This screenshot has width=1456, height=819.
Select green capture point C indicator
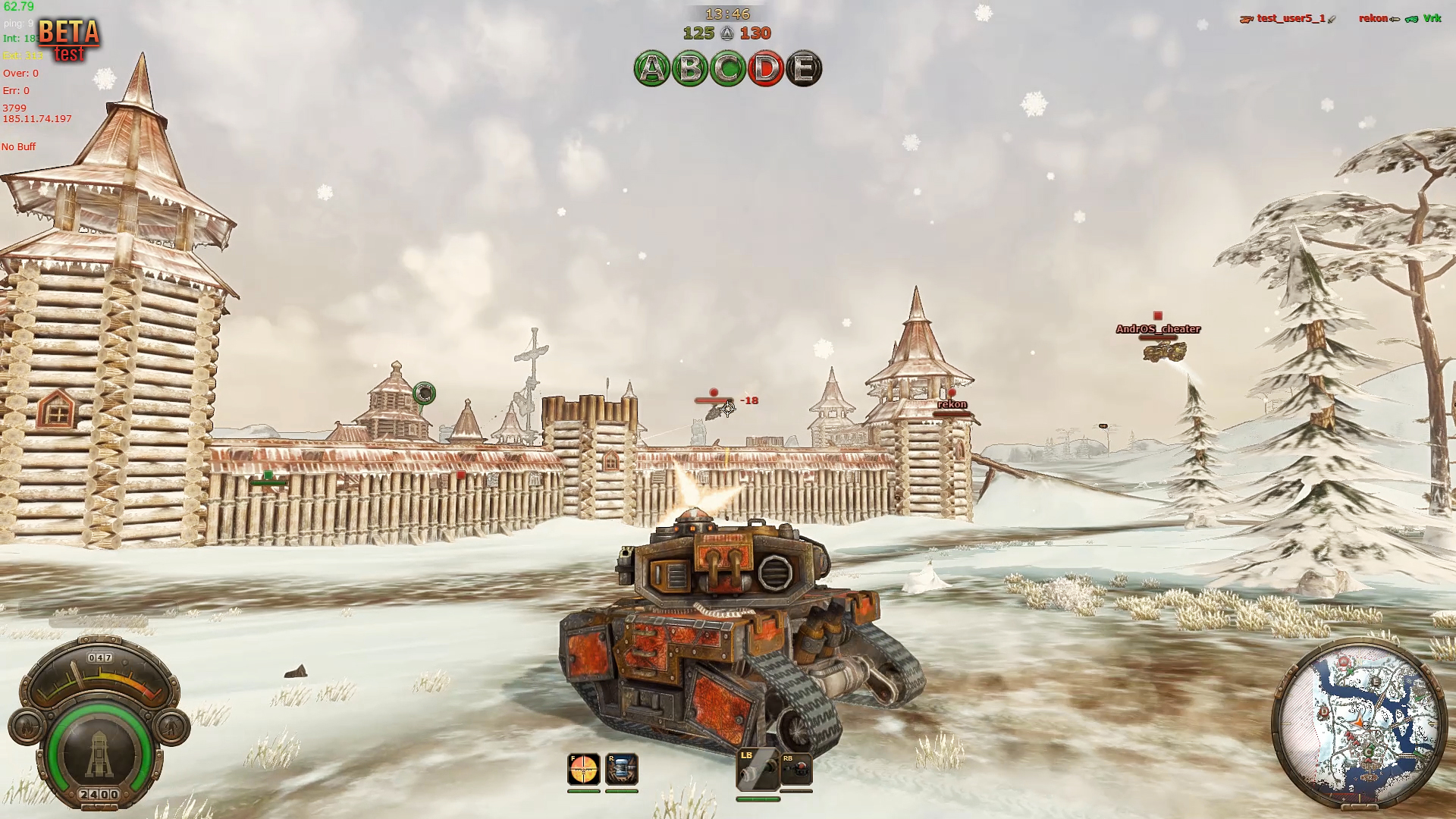[x=728, y=69]
